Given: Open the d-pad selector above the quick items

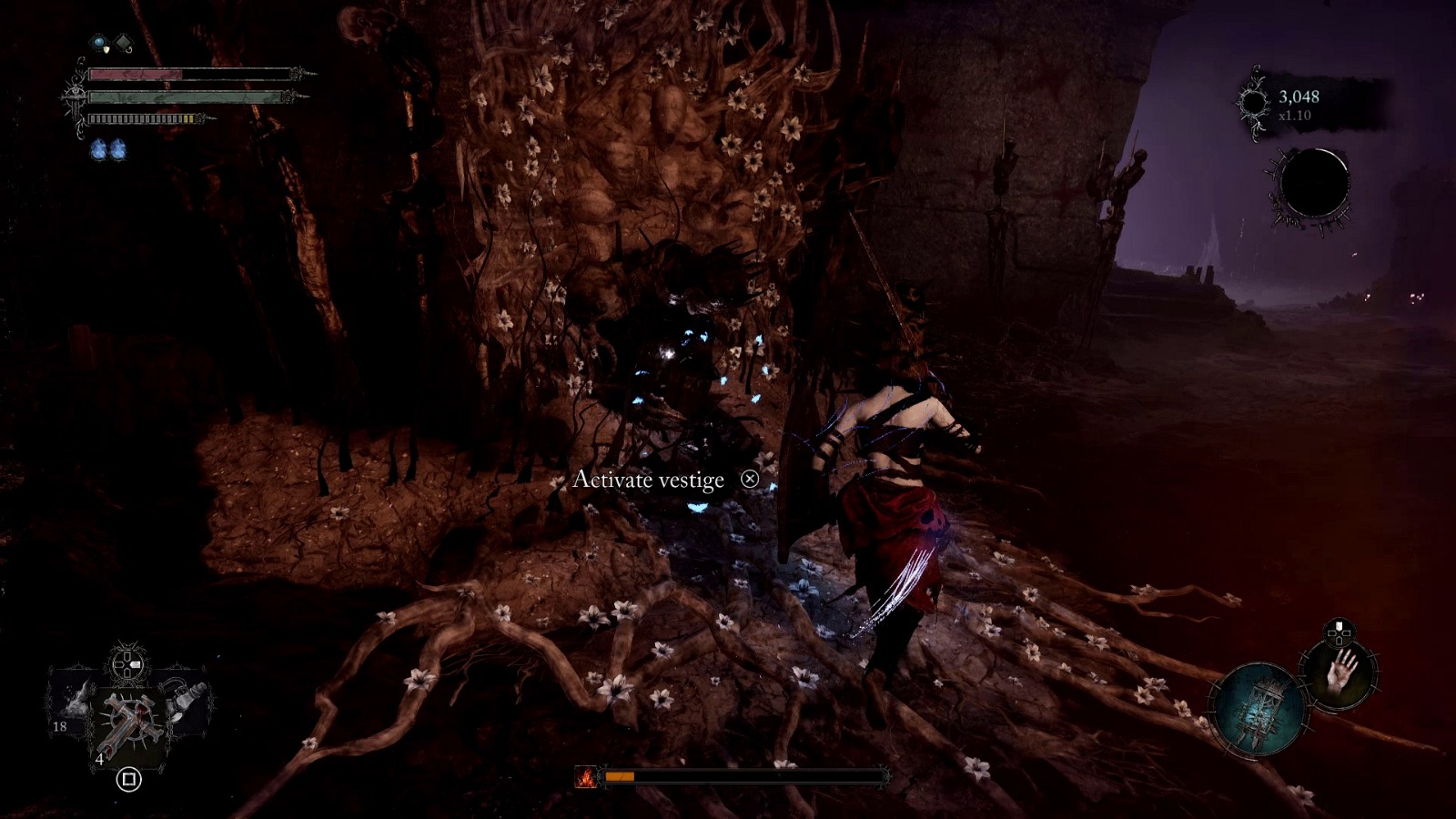Looking at the screenshot, I should pyautogui.click(x=126, y=663).
